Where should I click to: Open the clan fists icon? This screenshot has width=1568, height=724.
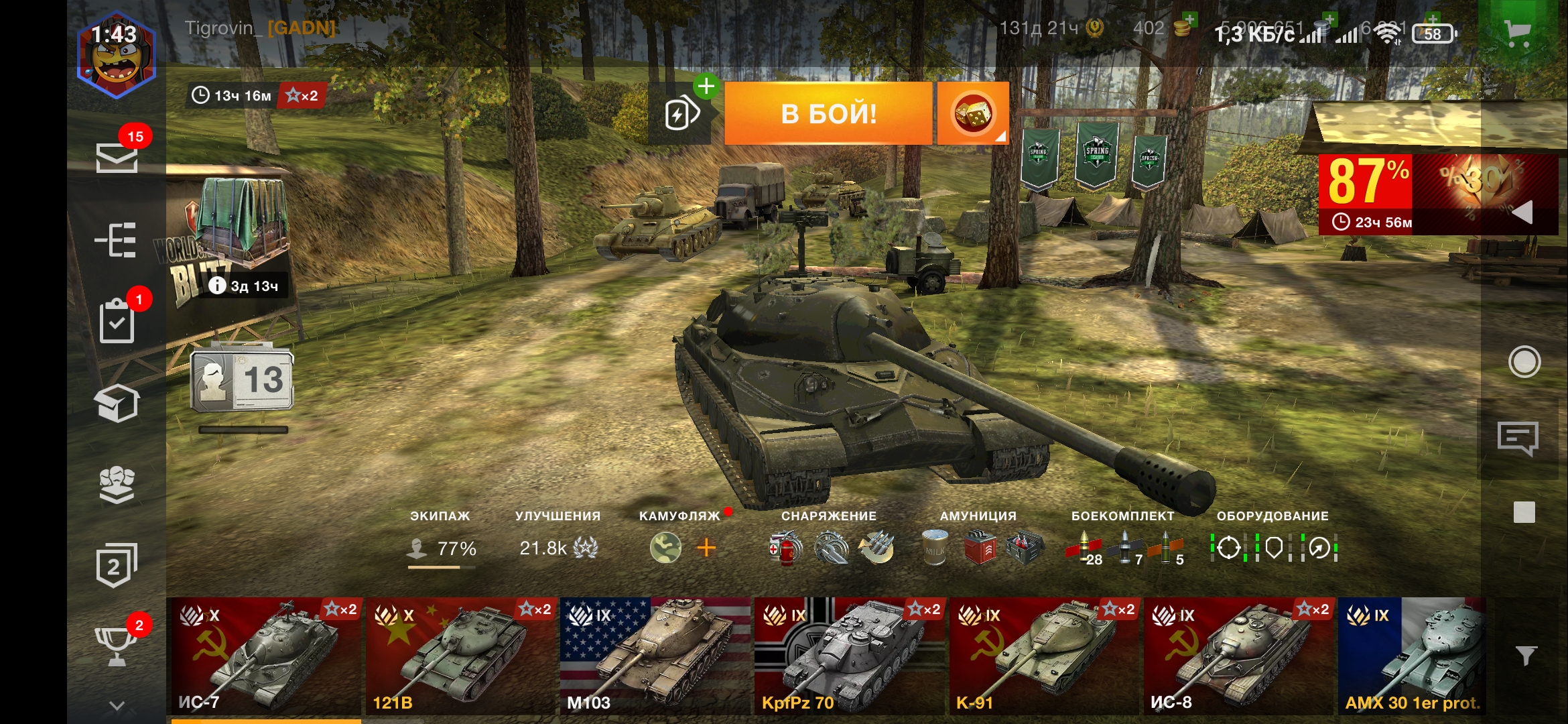click(x=117, y=485)
